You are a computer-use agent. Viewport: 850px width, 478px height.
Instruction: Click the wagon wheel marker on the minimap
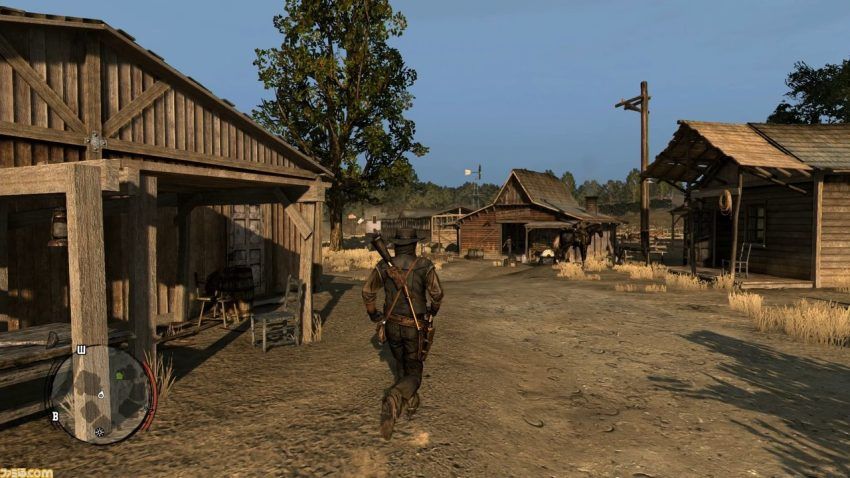pos(99,432)
